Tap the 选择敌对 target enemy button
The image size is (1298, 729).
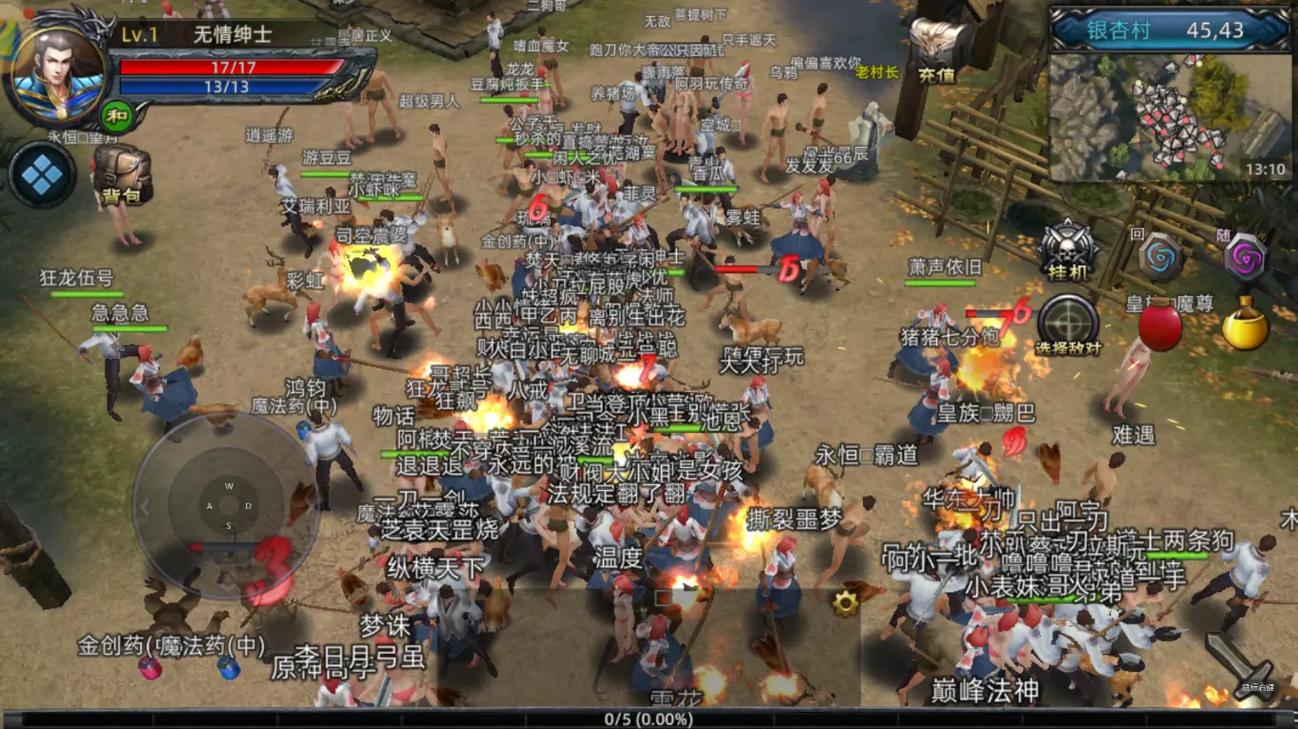(1068, 325)
